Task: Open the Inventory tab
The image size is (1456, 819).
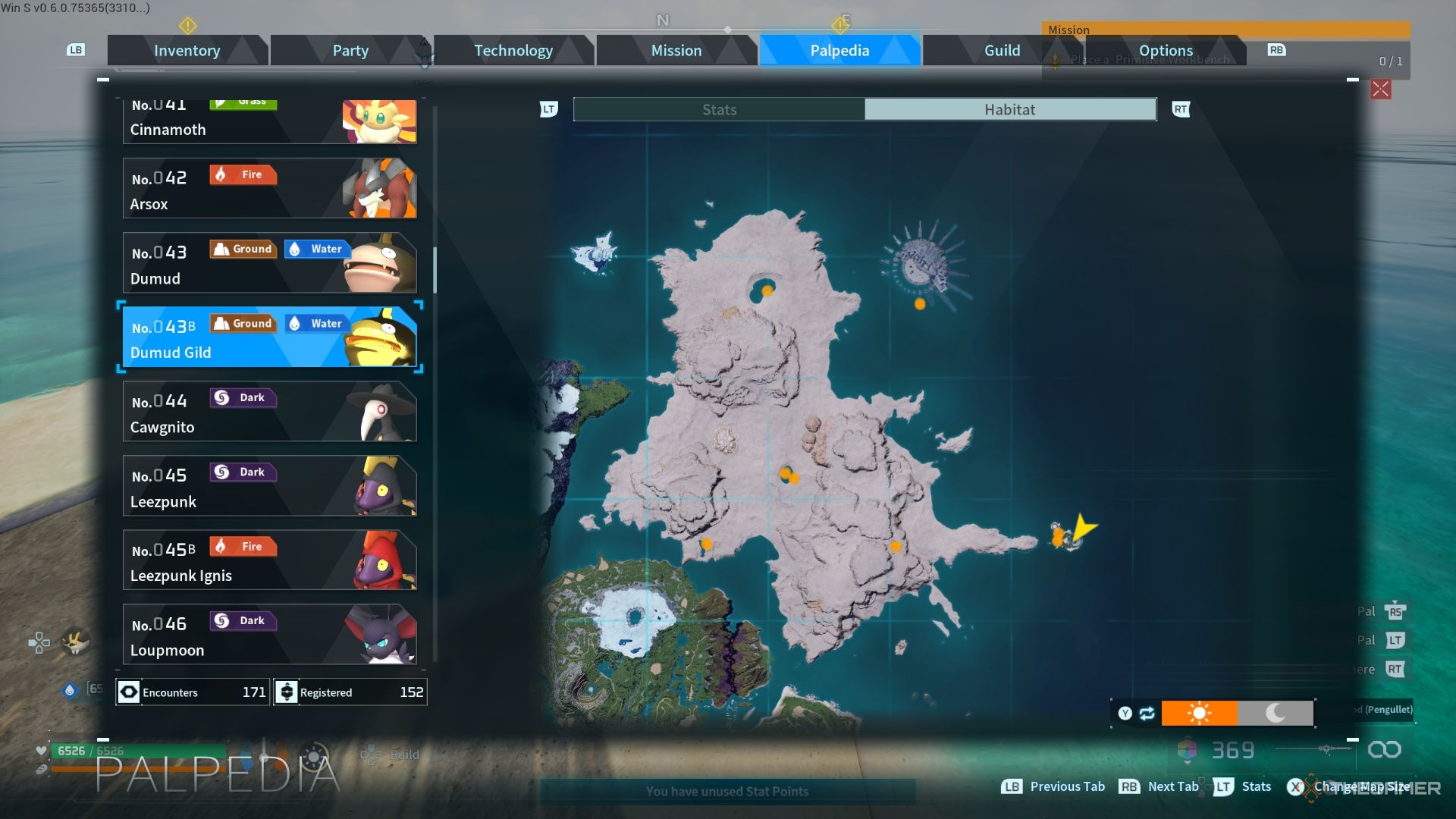Action: click(x=187, y=51)
